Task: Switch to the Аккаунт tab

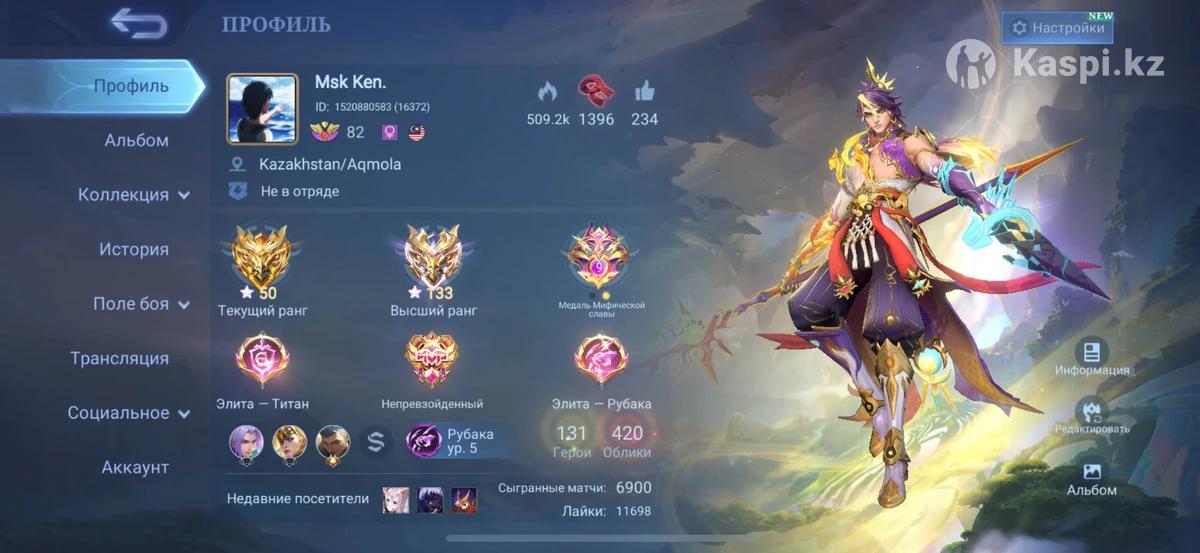Action: pos(135,467)
